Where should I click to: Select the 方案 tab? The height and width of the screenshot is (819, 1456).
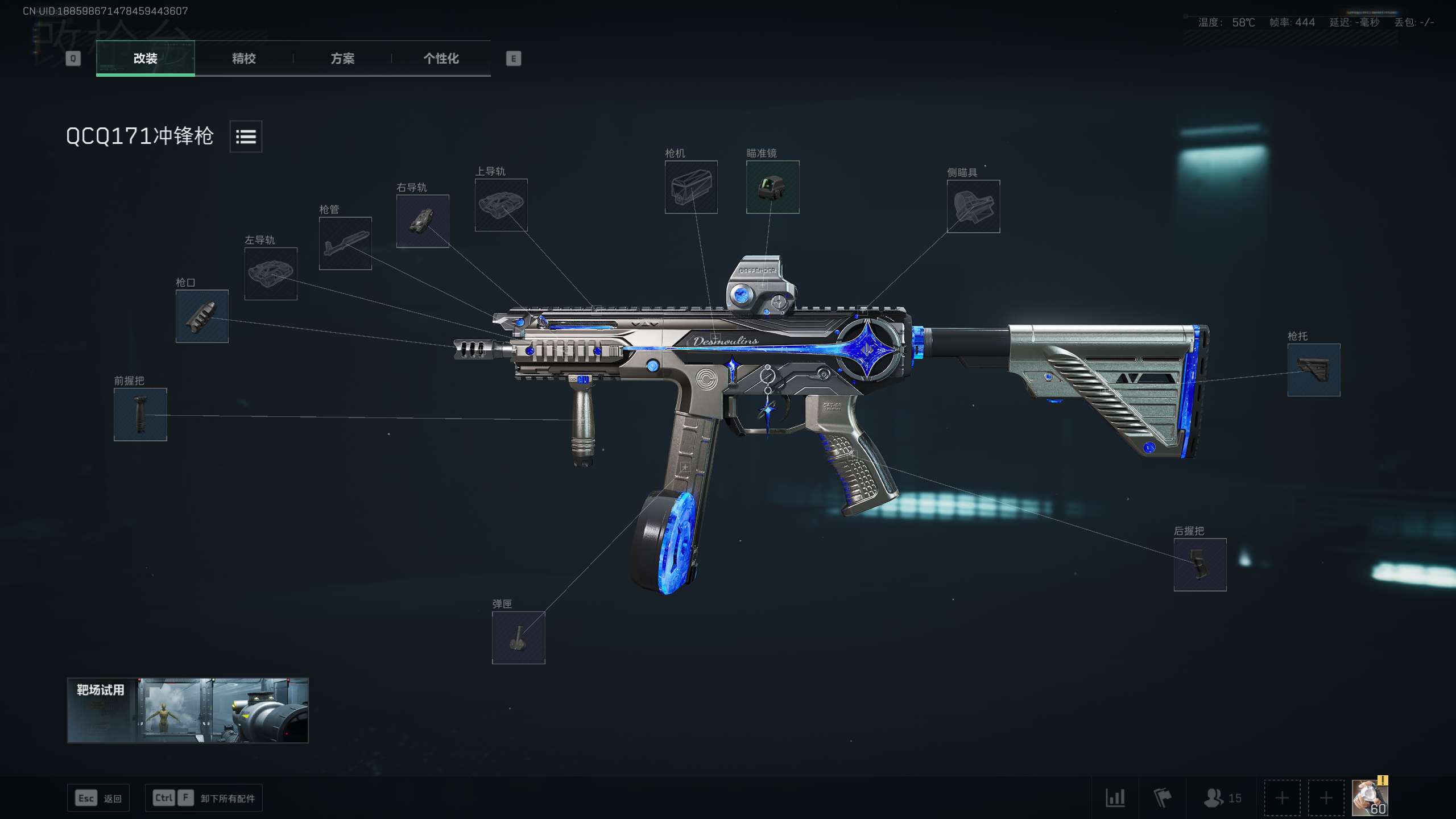342,58
